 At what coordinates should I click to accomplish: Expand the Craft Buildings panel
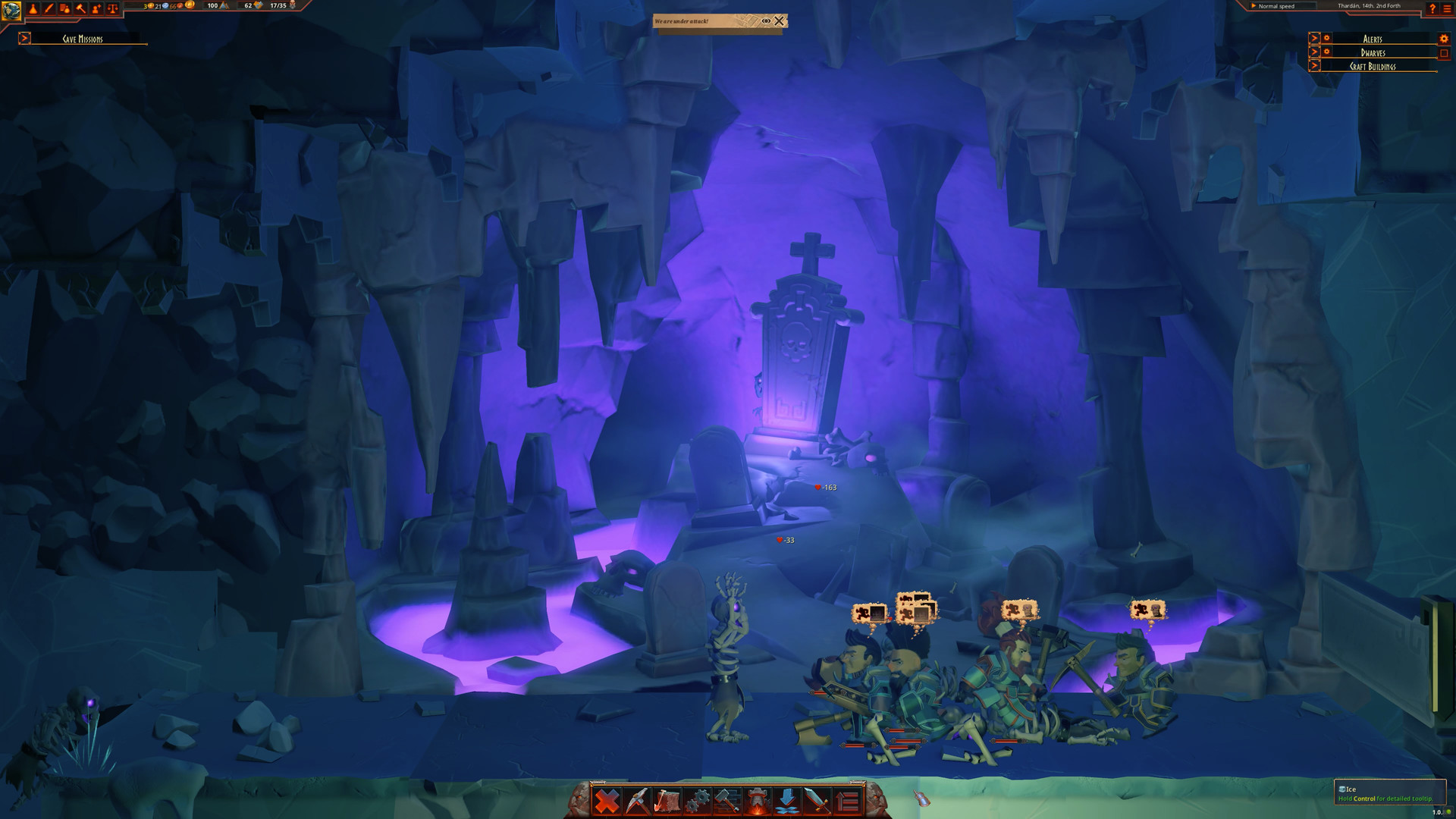(1314, 67)
